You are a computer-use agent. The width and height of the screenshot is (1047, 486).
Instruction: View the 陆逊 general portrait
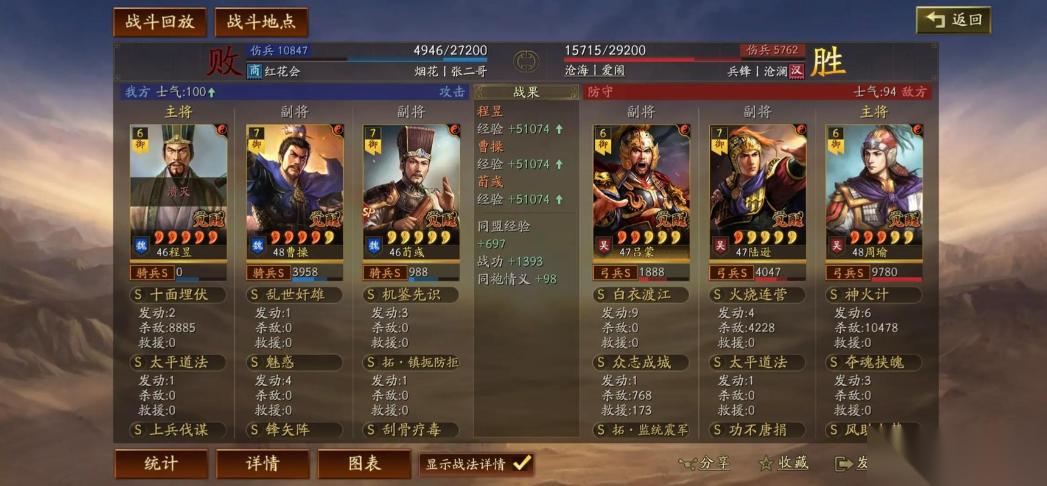pyautogui.click(x=758, y=190)
